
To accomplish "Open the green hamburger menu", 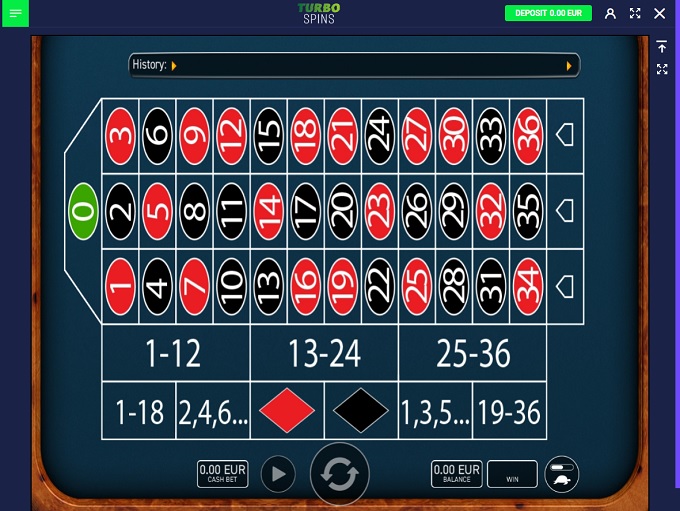I will [x=15, y=13].
